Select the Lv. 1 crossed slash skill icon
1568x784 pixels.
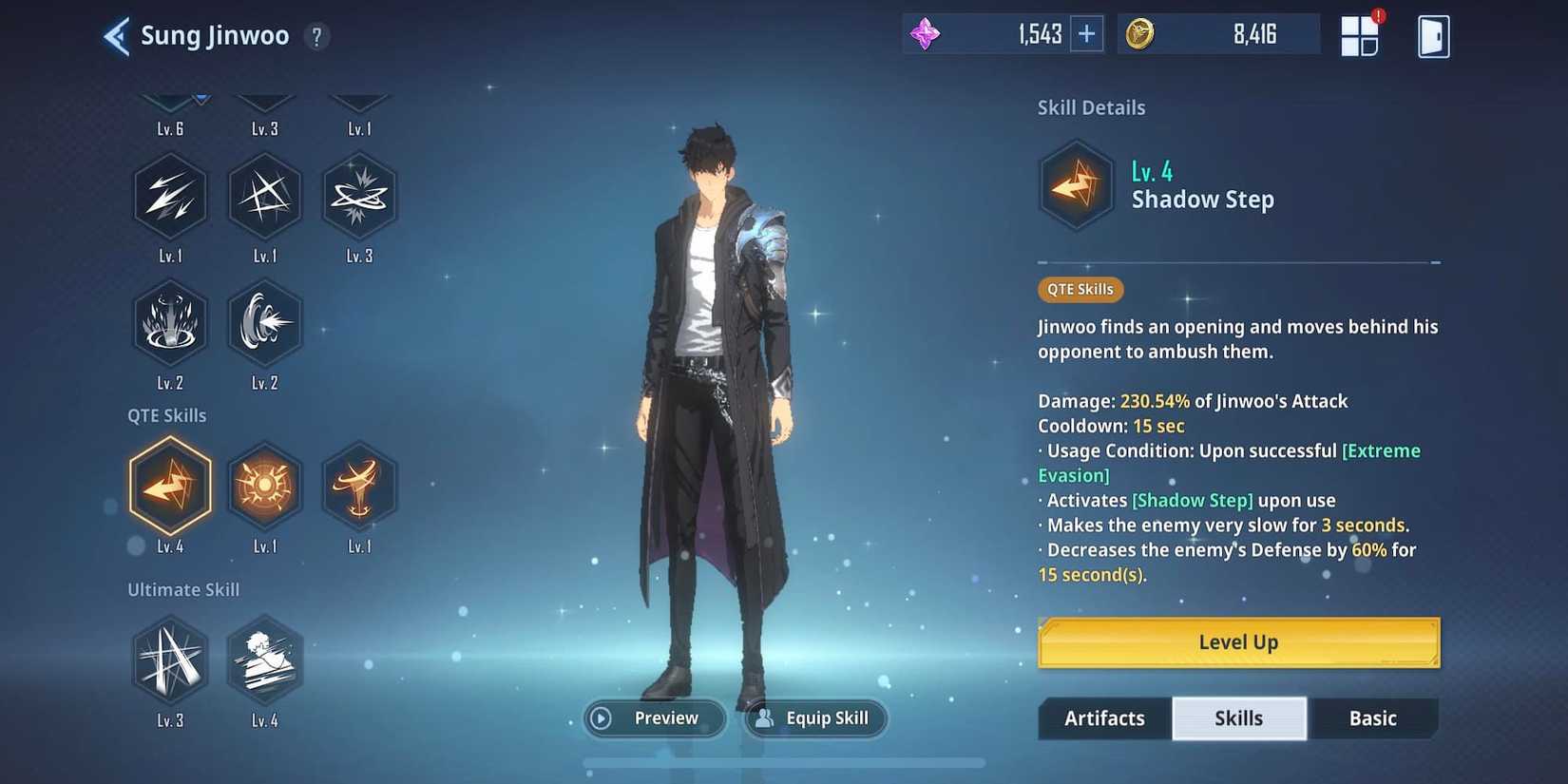point(265,196)
